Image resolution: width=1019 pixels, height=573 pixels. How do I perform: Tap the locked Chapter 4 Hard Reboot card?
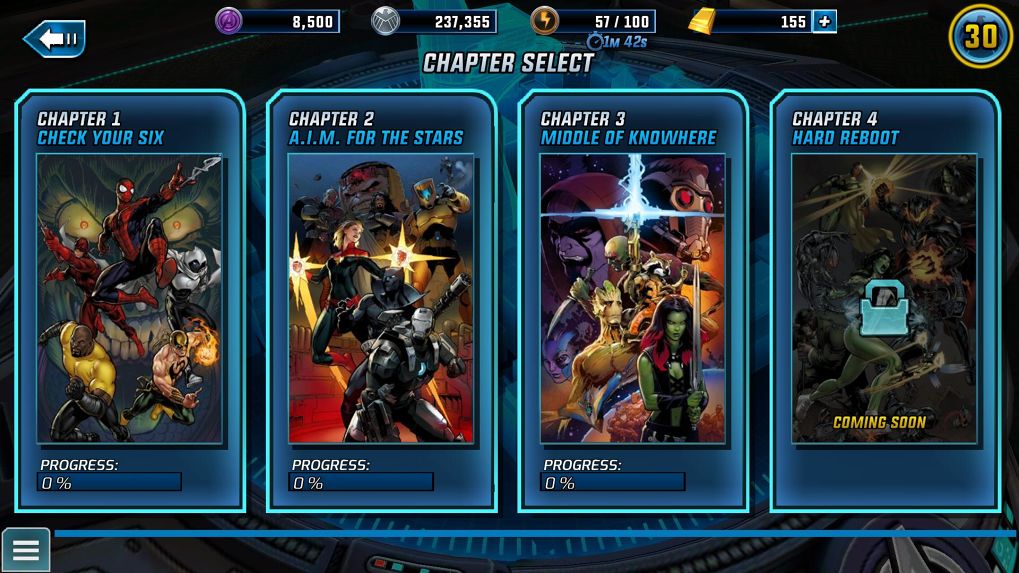click(x=884, y=300)
